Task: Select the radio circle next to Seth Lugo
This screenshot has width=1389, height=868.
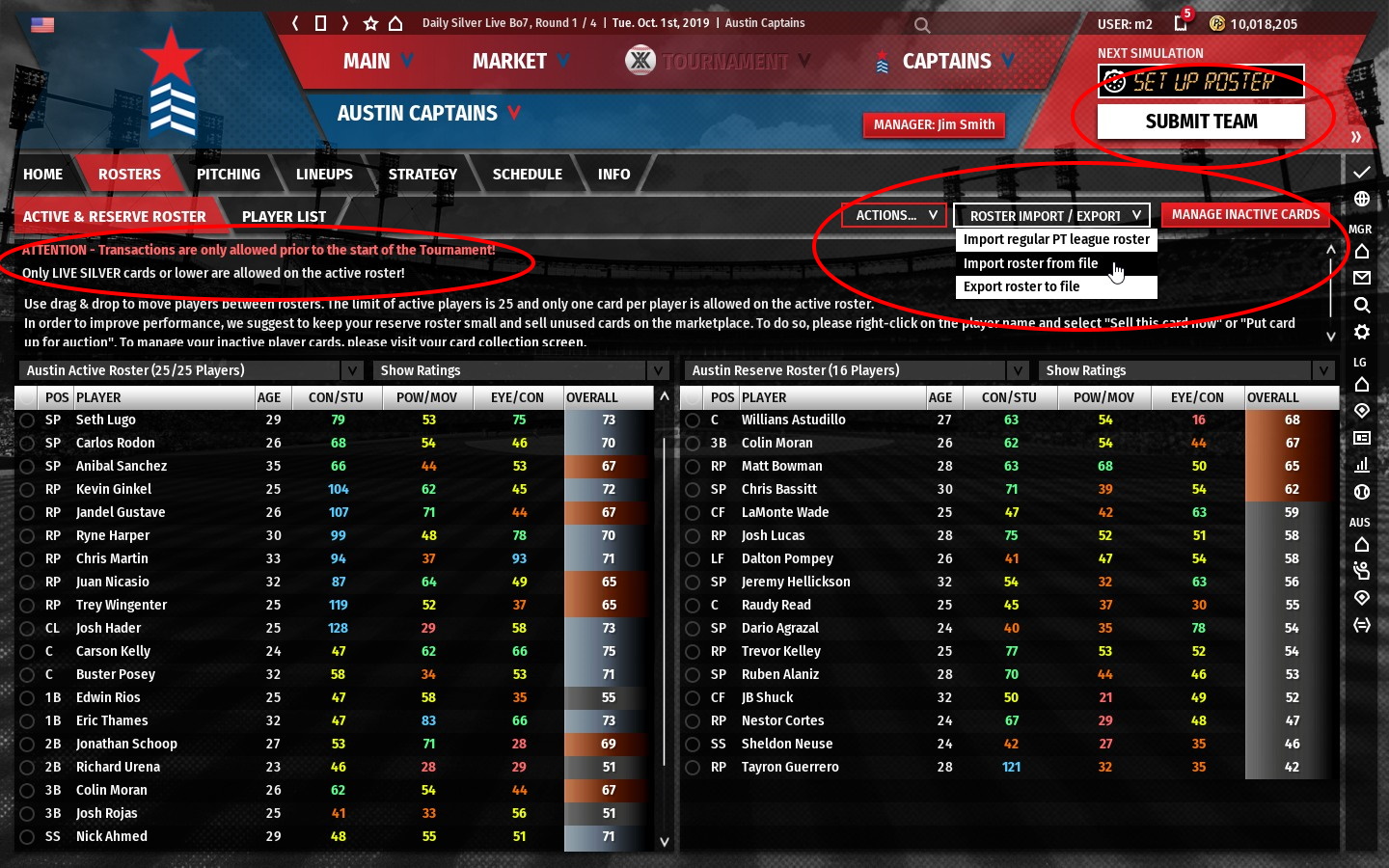Action: tap(27, 420)
